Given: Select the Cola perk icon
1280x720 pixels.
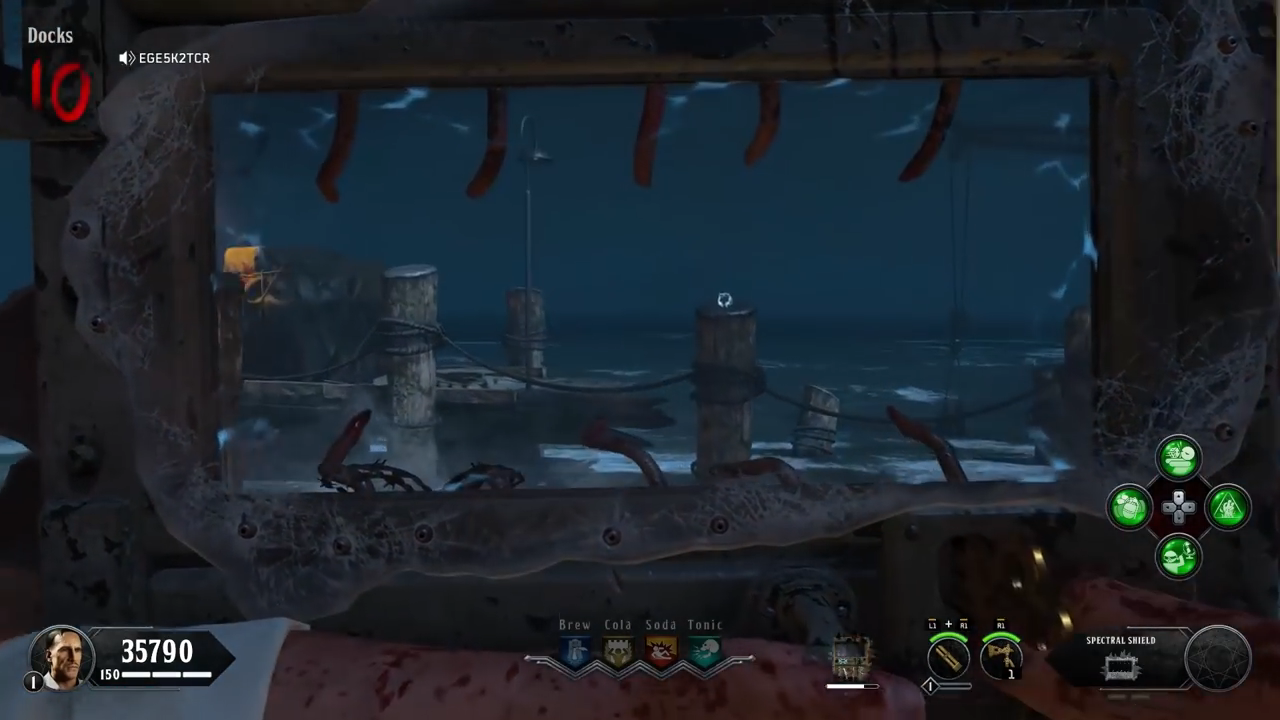Looking at the screenshot, I should pos(618,652).
